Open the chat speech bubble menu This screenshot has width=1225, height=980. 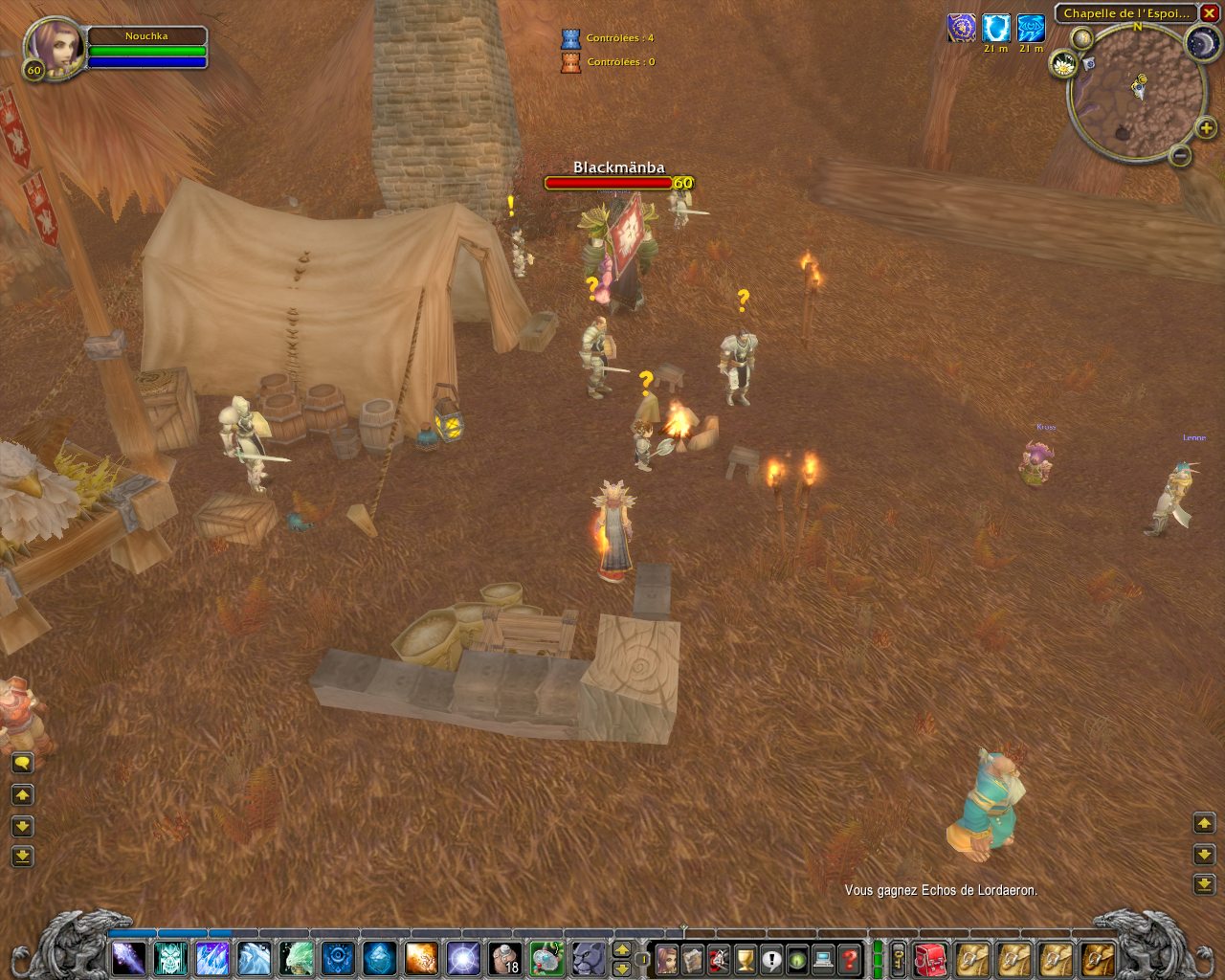click(x=22, y=763)
